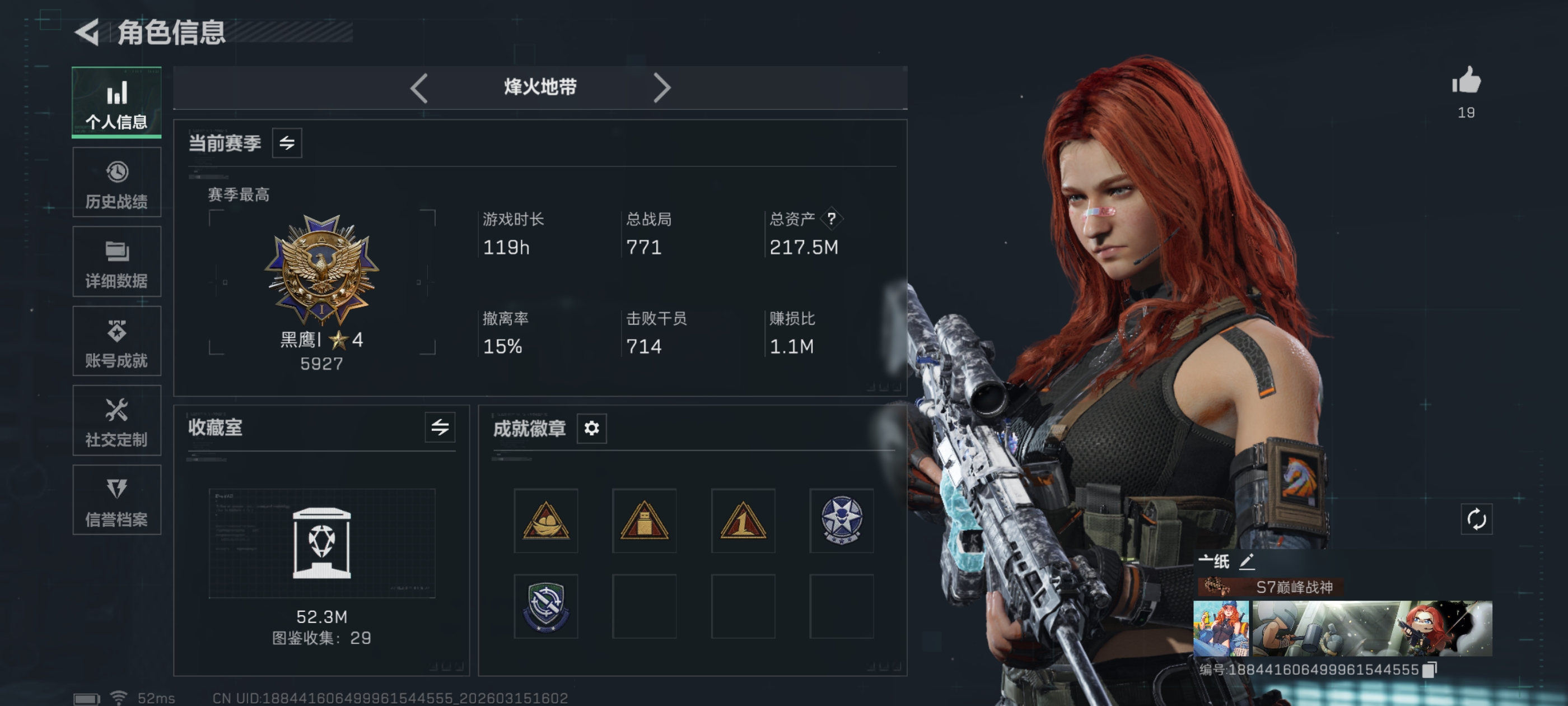Switch to the 历史战绩 tab

(x=116, y=182)
